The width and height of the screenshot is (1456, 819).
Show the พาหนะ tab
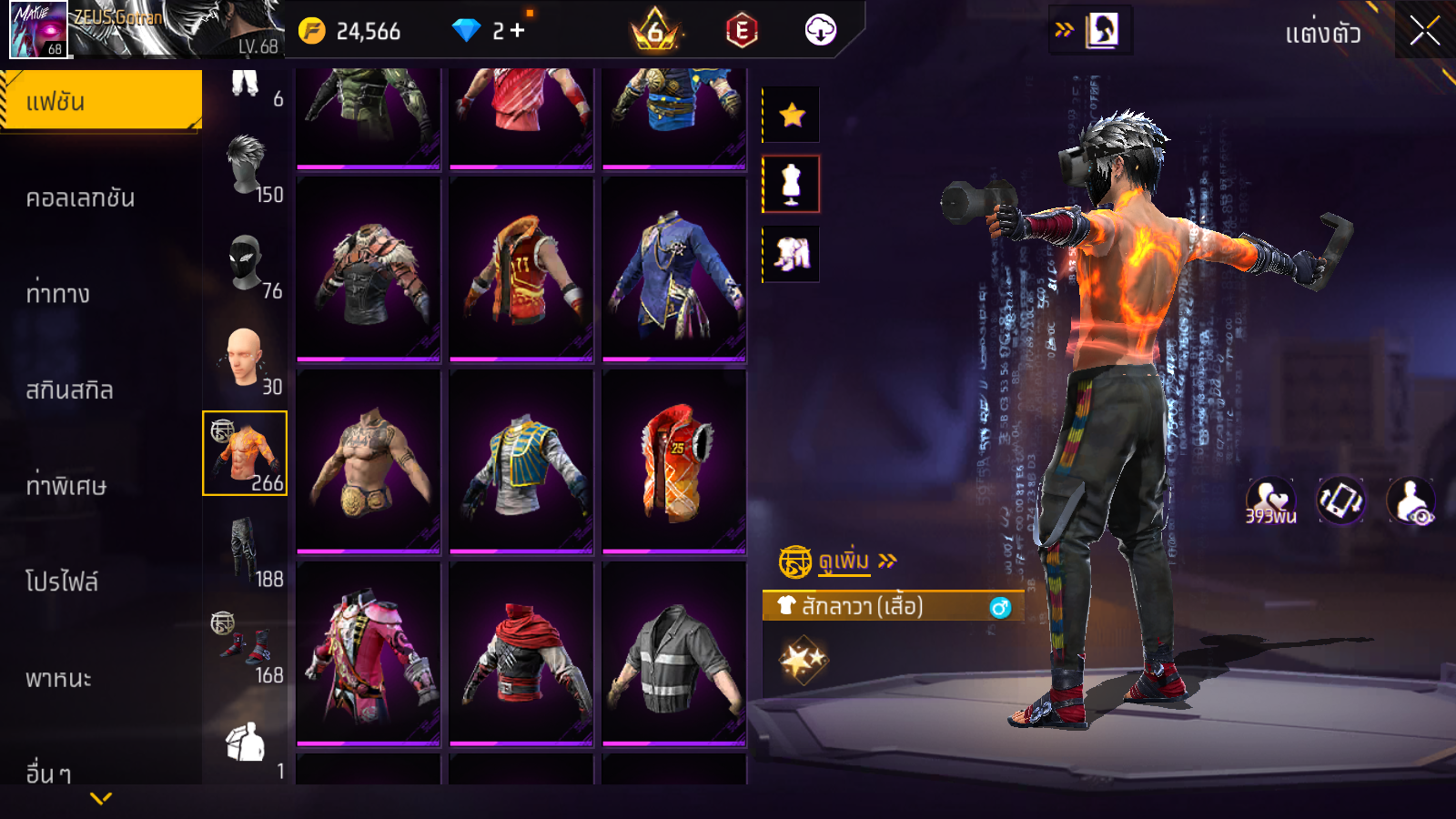point(59,678)
